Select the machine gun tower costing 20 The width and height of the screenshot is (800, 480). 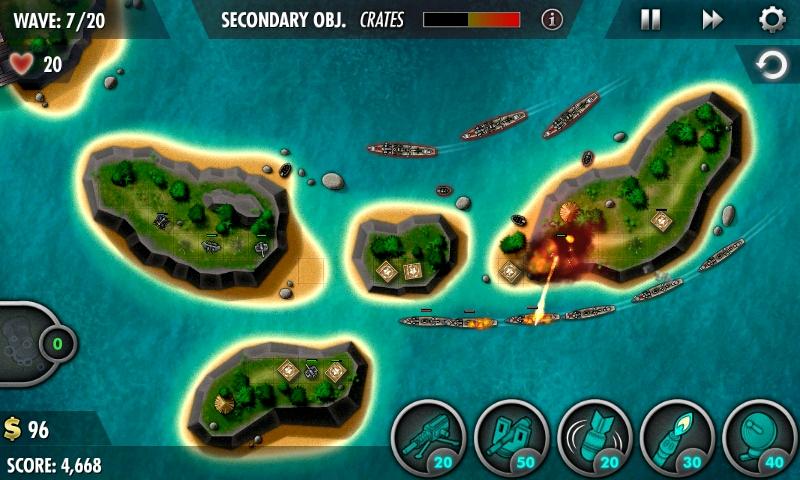point(427,438)
